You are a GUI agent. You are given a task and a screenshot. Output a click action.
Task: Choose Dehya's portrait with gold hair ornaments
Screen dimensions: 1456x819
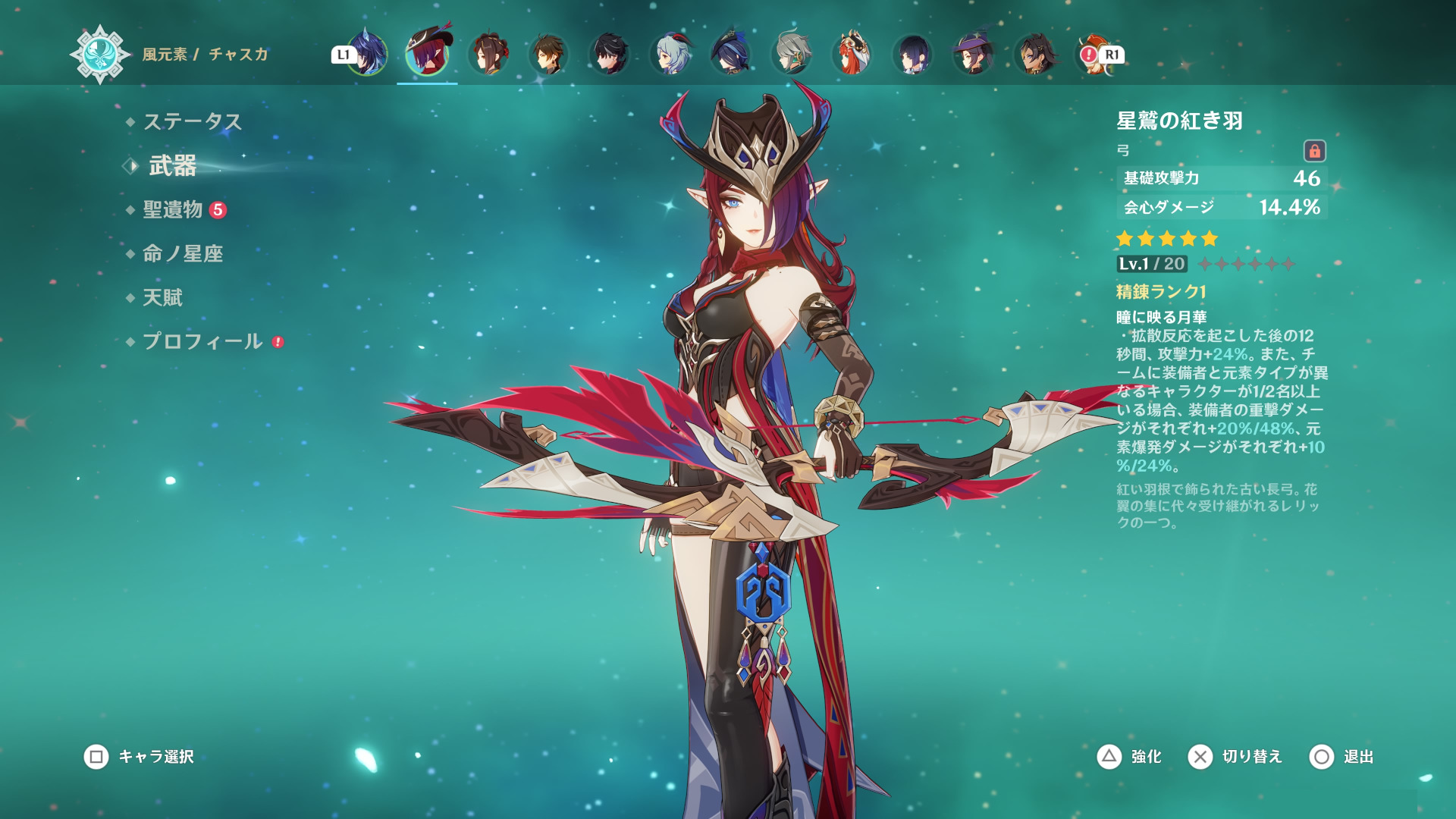click(x=1034, y=54)
